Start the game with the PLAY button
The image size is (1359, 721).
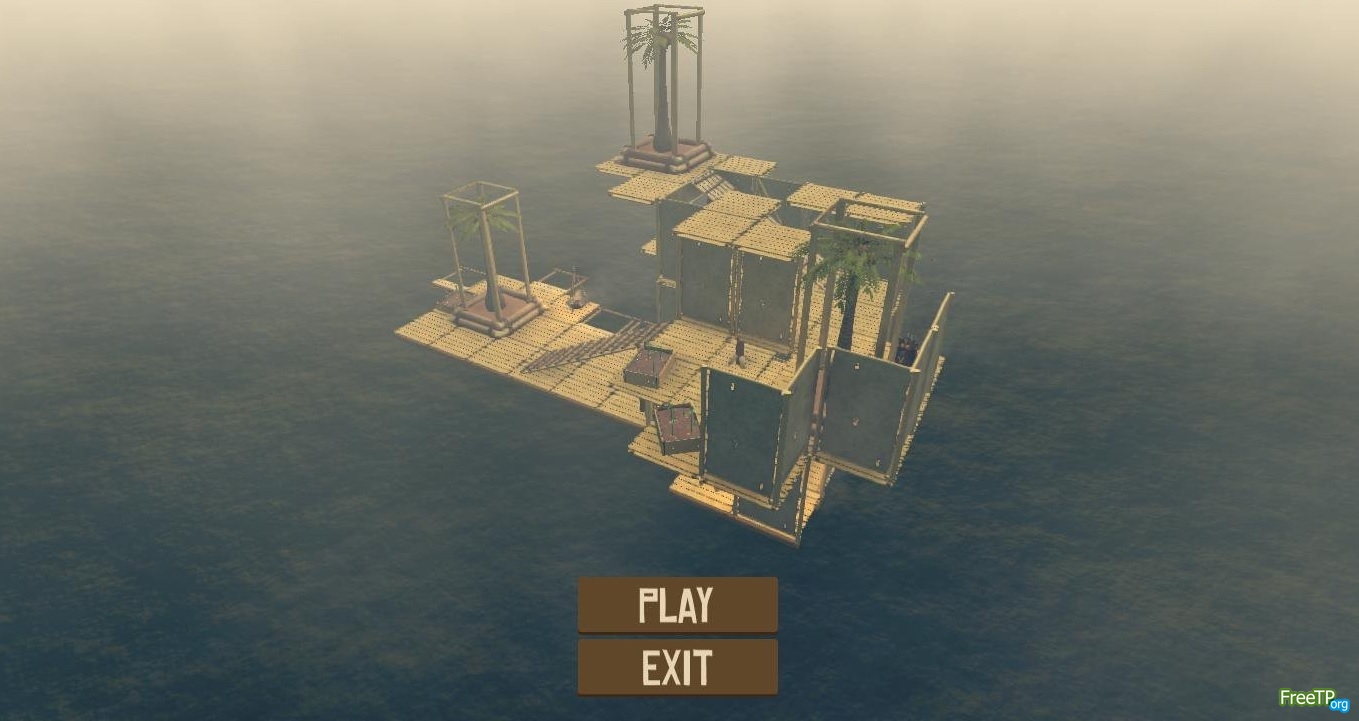(677, 605)
